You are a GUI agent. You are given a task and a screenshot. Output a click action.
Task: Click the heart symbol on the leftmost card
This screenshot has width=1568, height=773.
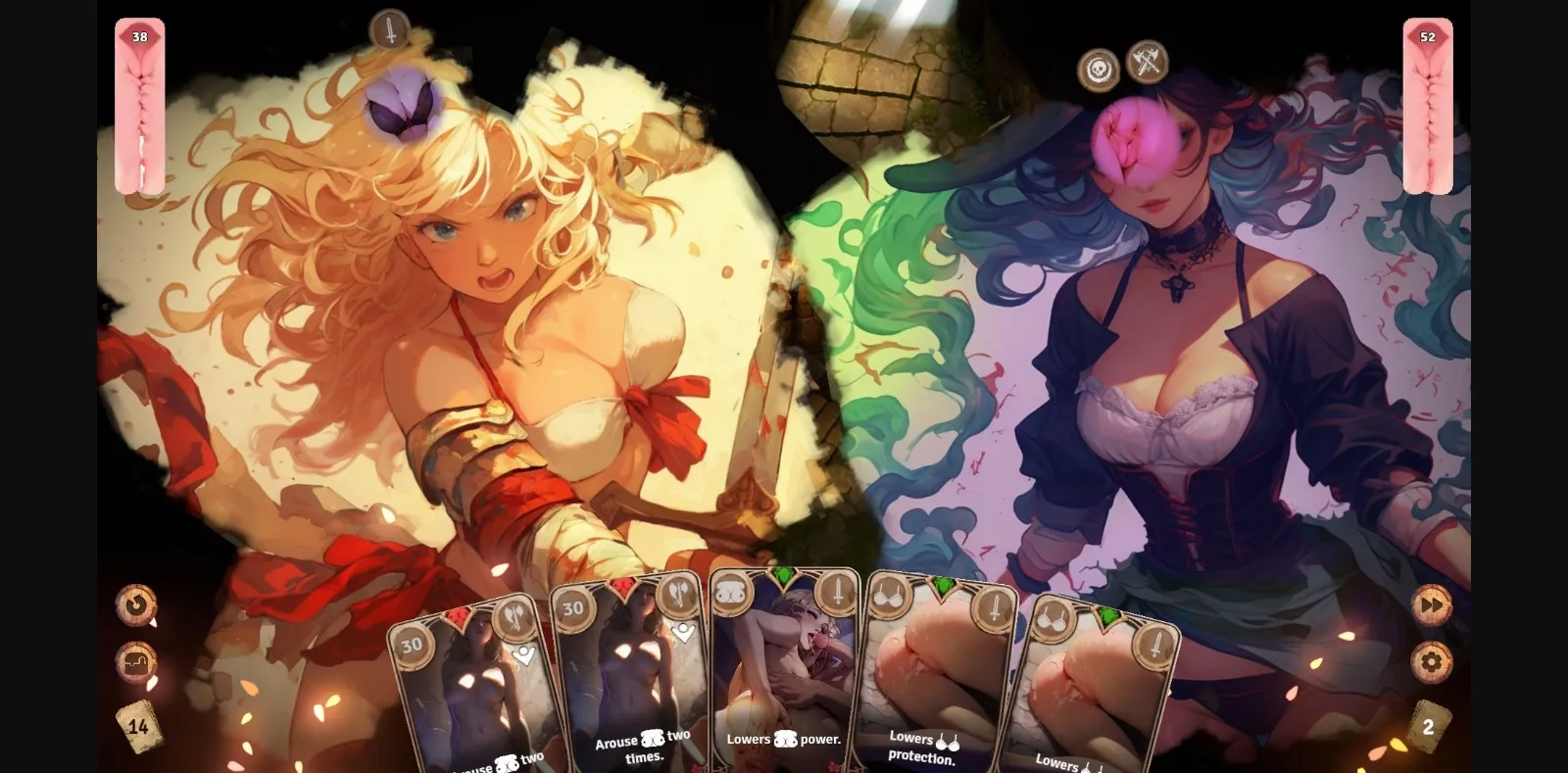point(526,657)
